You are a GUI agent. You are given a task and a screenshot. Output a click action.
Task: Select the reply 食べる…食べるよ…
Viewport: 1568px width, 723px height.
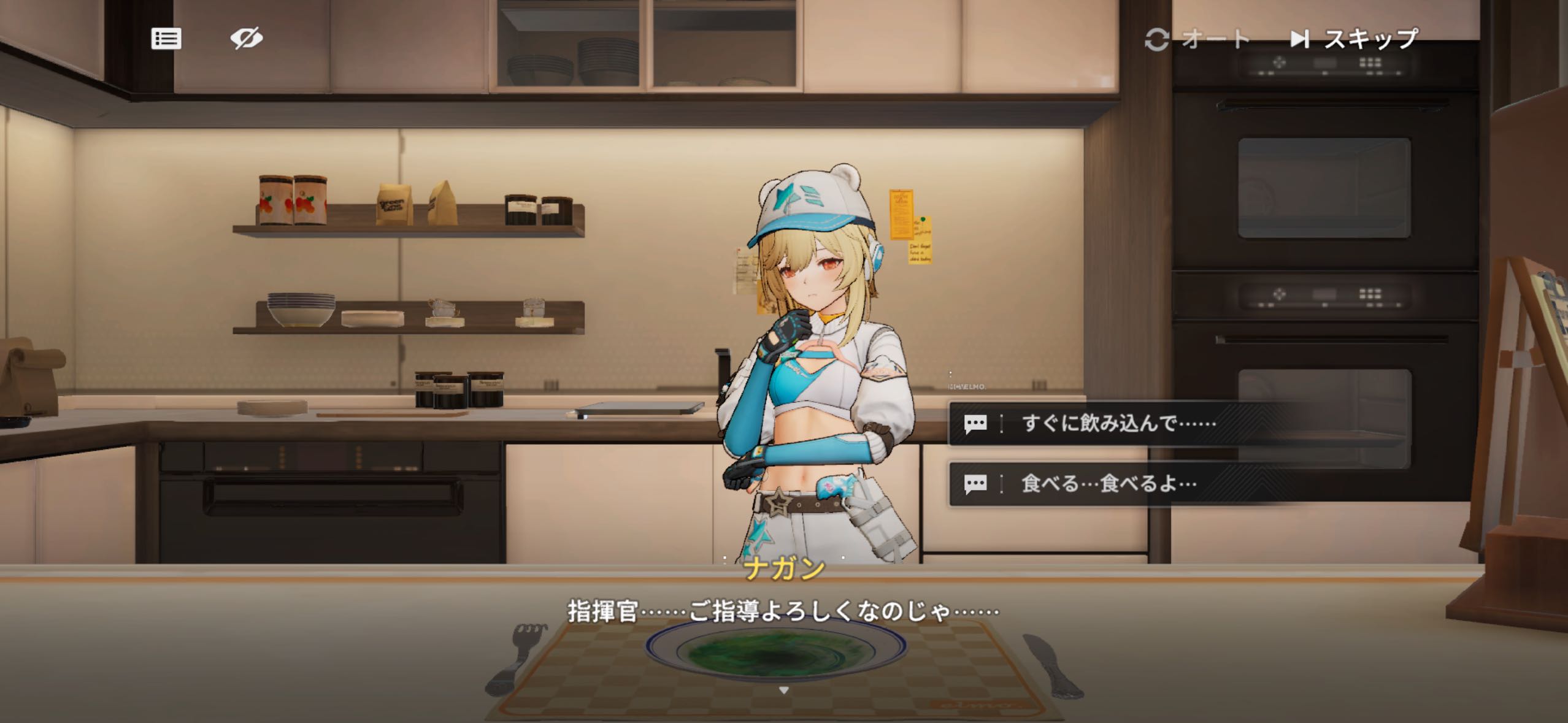(1108, 484)
